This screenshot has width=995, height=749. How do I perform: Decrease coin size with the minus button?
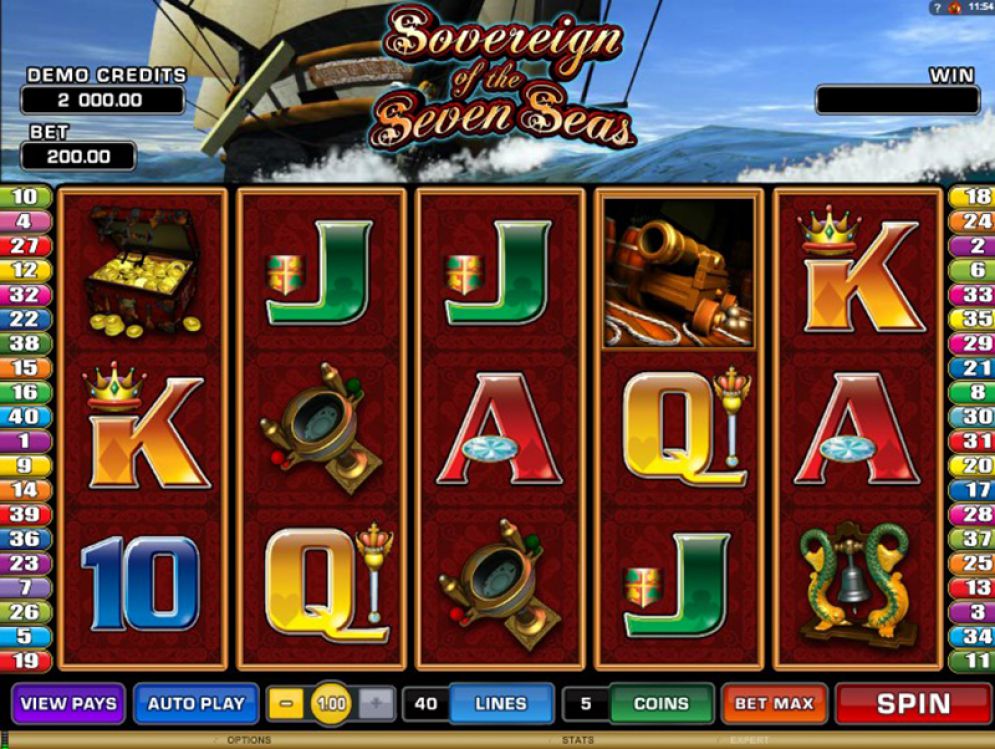point(286,704)
